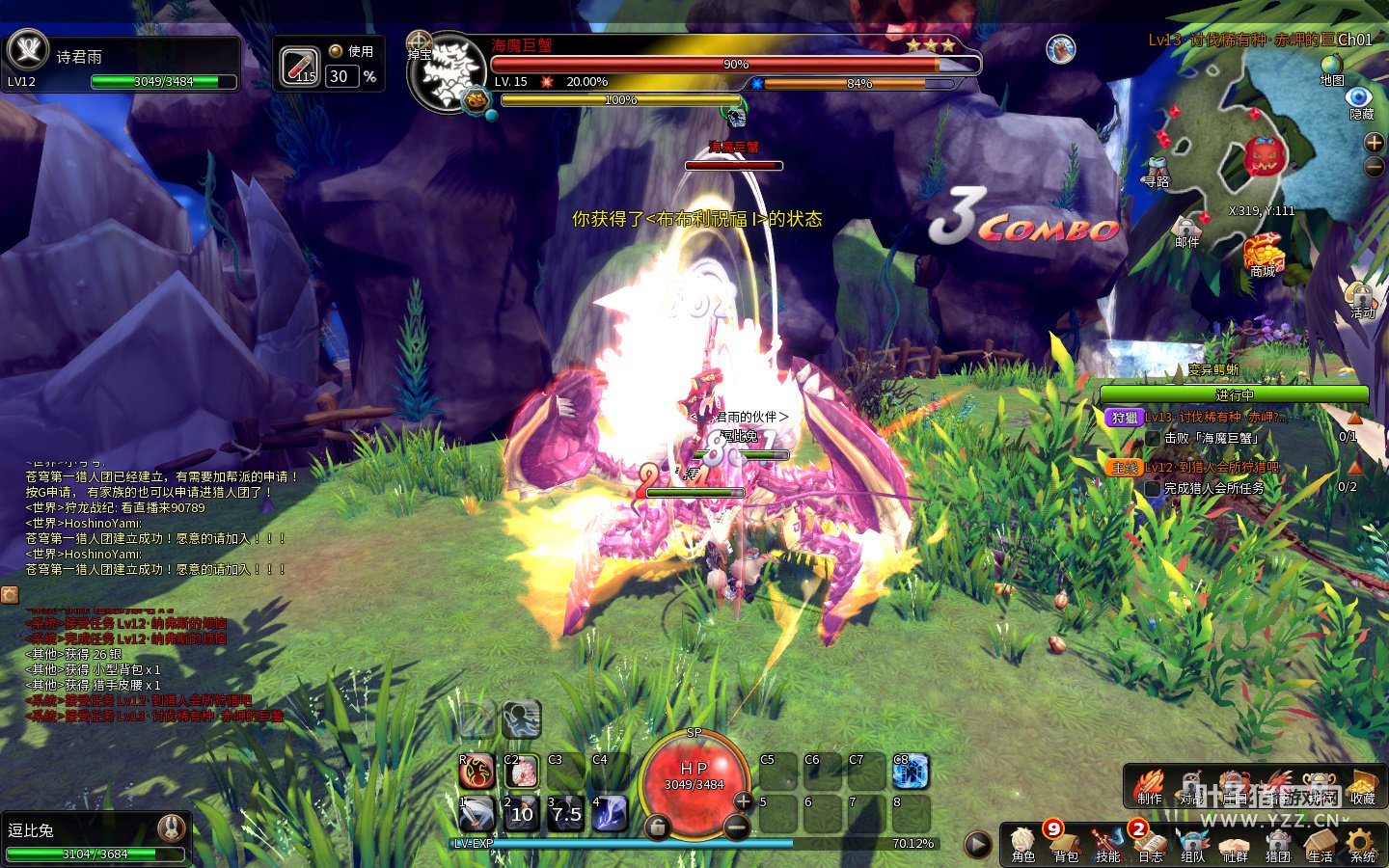This screenshot has height=868, width=1389.
Task: Open the 背包 backpack inventory
Action: click(1066, 843)
